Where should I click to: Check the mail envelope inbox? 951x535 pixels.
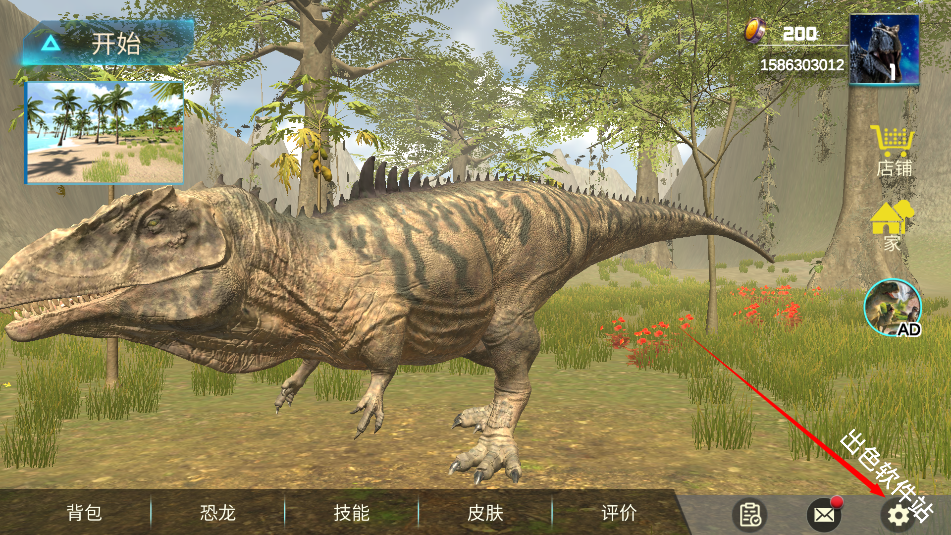point(823,515)
